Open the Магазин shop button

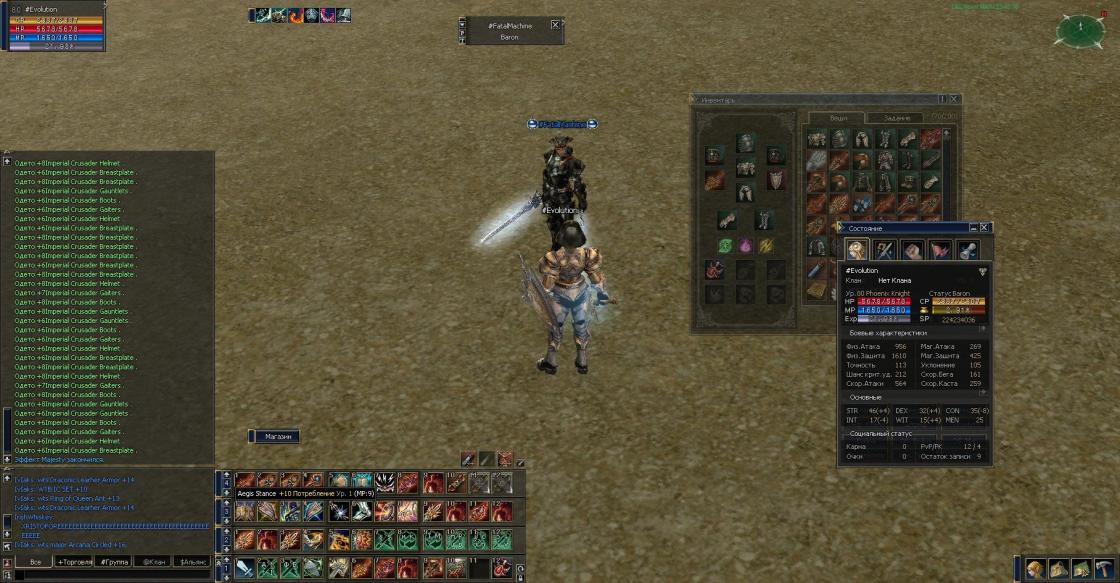(x=277, y=437)
